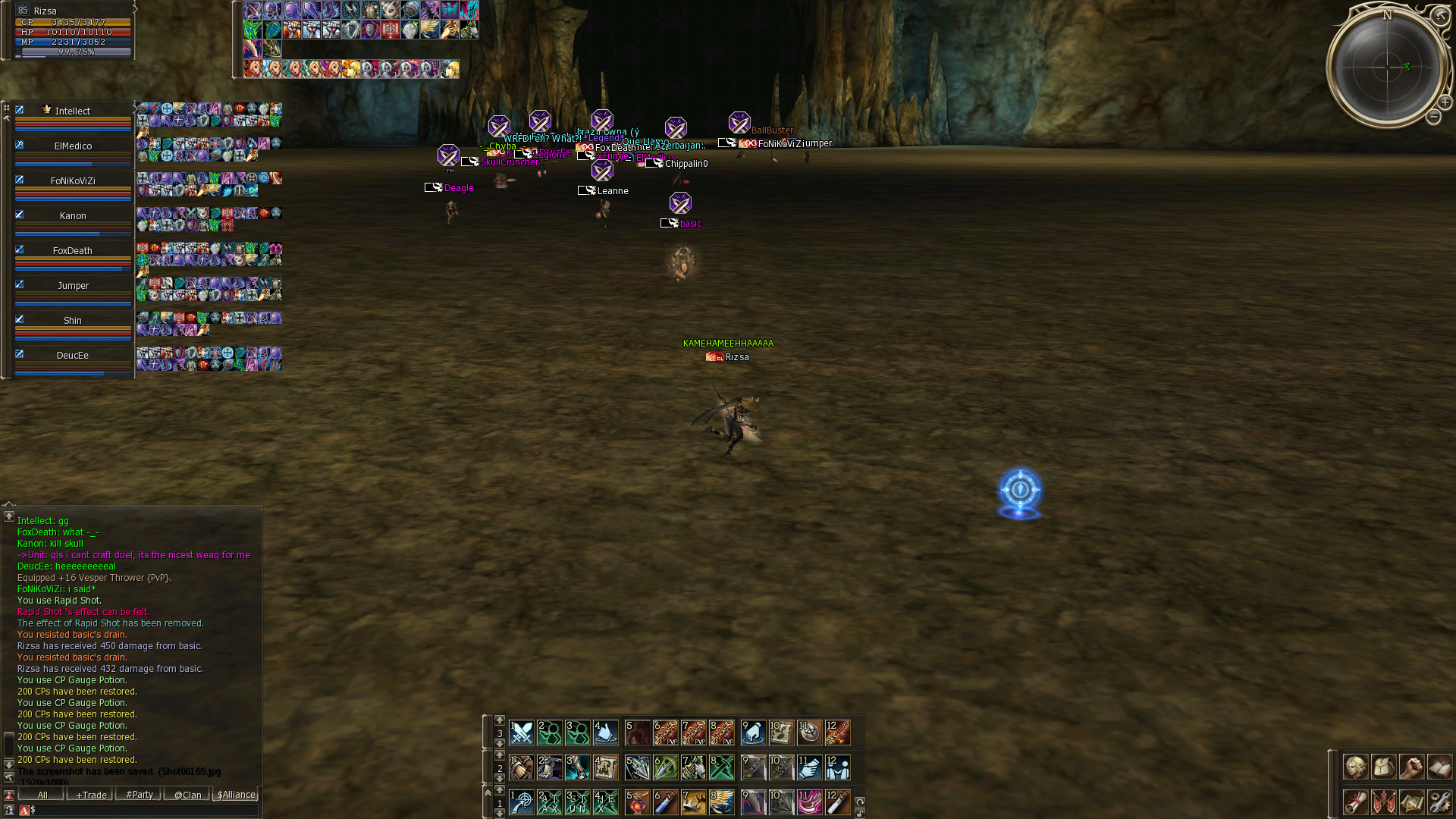The image size is (1456, 819).
Task: Open the clan banners icon
Action: 1383,801
